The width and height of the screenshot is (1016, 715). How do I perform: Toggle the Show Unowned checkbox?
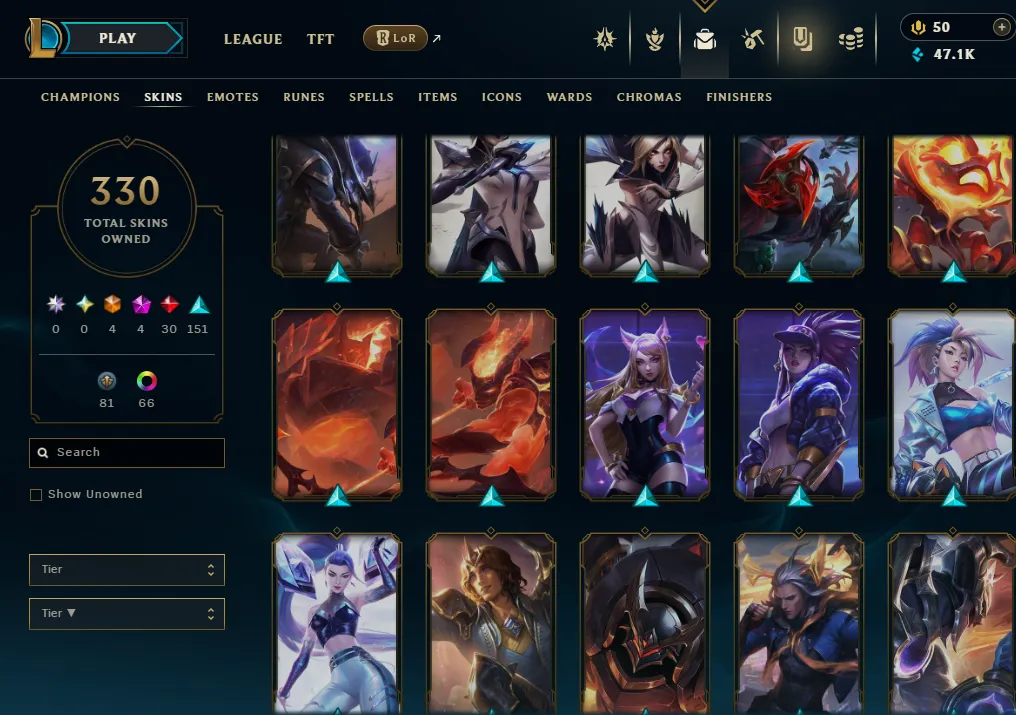pyautogui.click(x=36, y=495)
